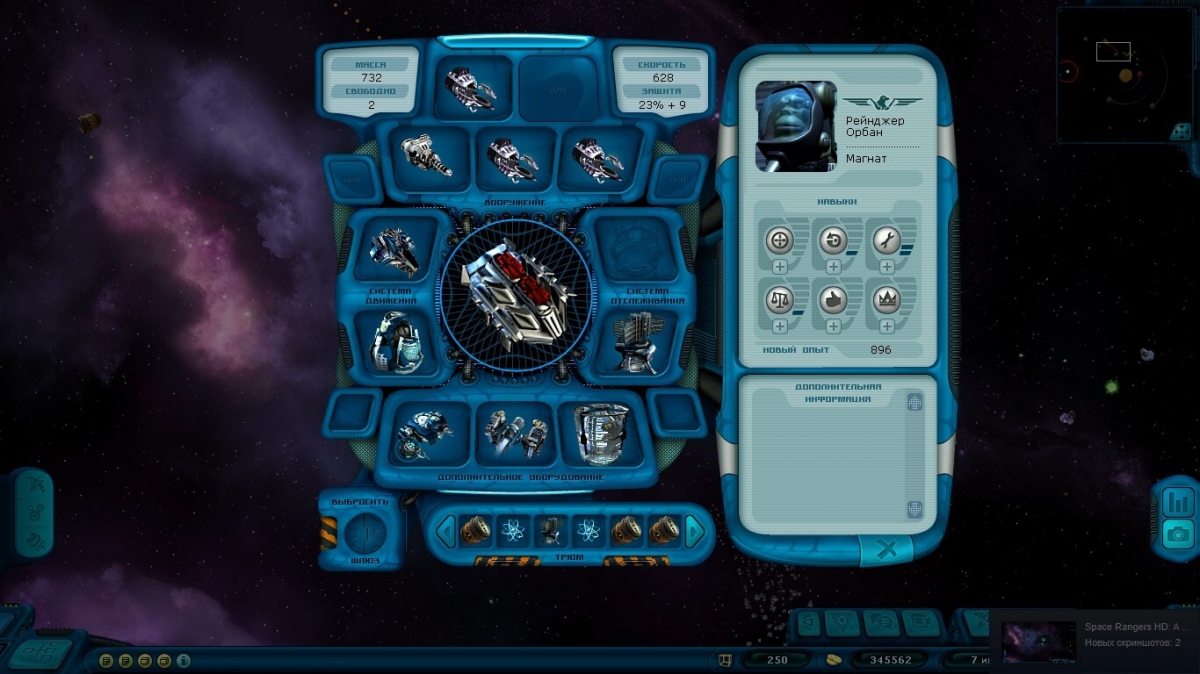The image size is (1200, 674).
Task: Take a screenshot with camera button
Action: click(1178, 535)
